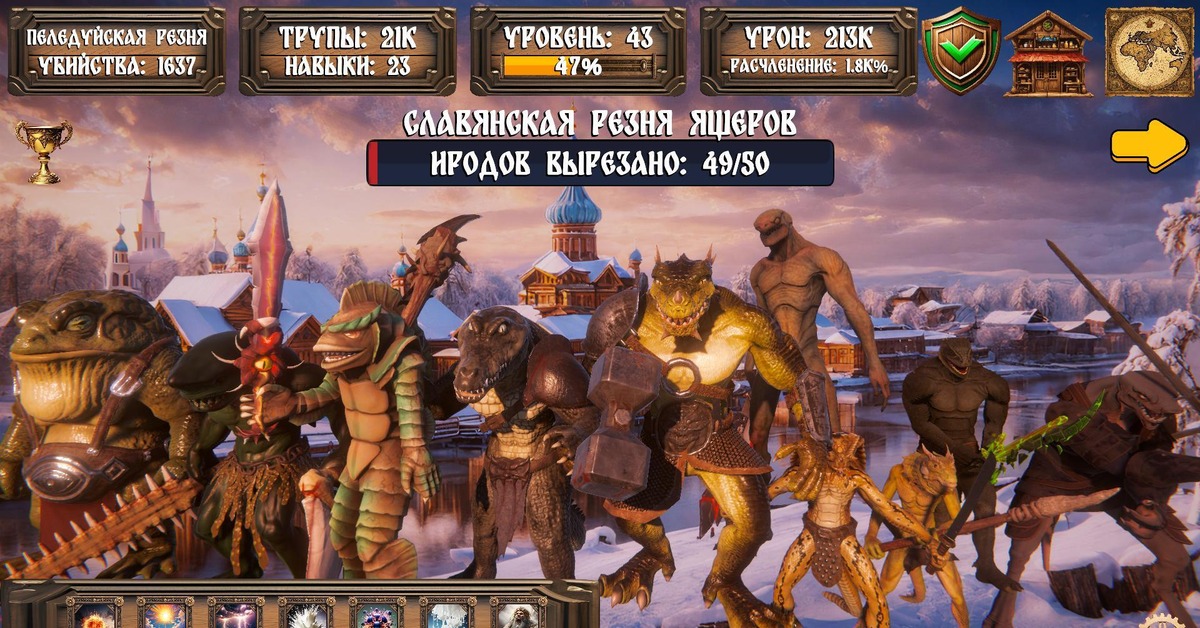Image resolution: width=1200 pixels, height=628 pixels.
Task: Open the wooden shop building
Action: click(x=1048, y=53)
